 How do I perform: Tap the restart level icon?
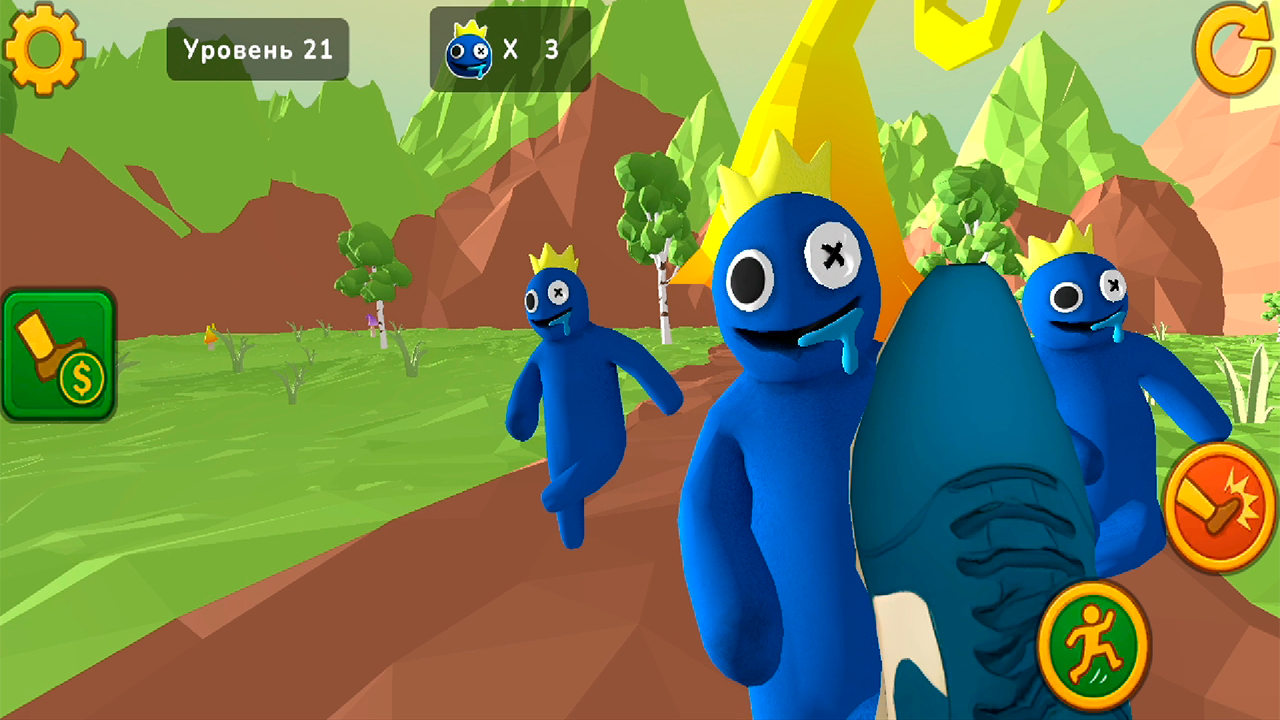click(1232, 47)
